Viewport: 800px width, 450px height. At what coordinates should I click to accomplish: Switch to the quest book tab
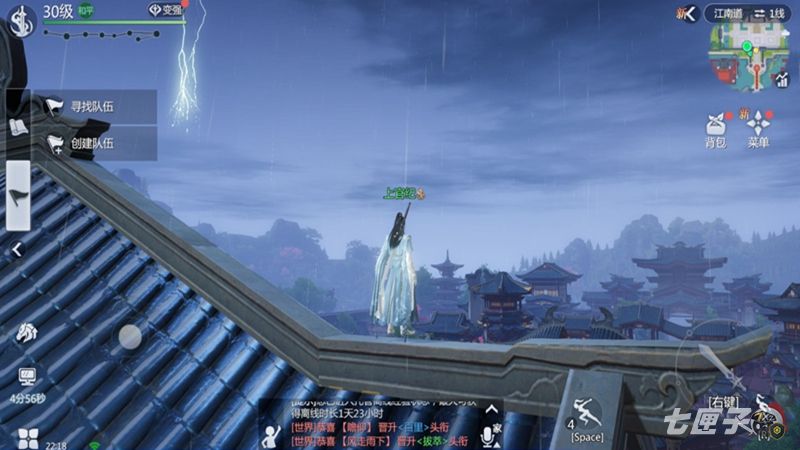(x=18, y=126)
